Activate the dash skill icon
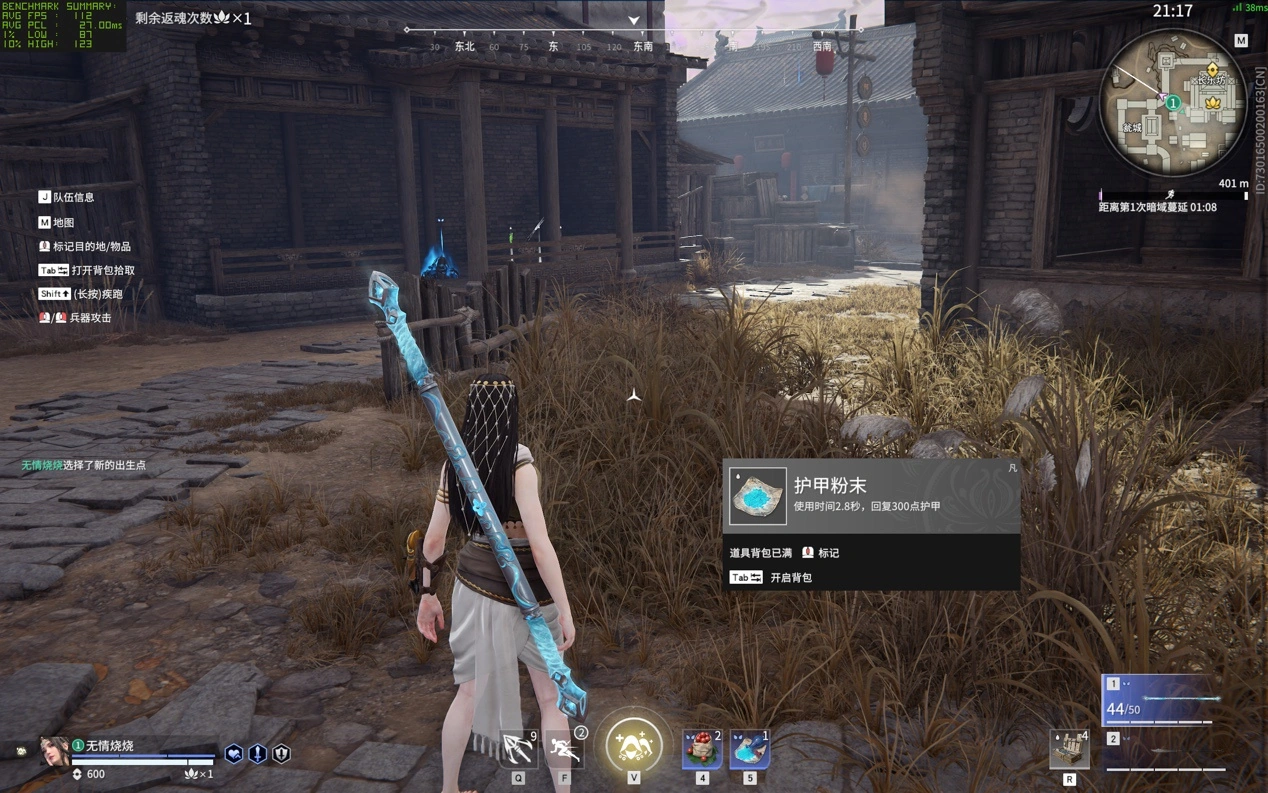 point(565,747)
